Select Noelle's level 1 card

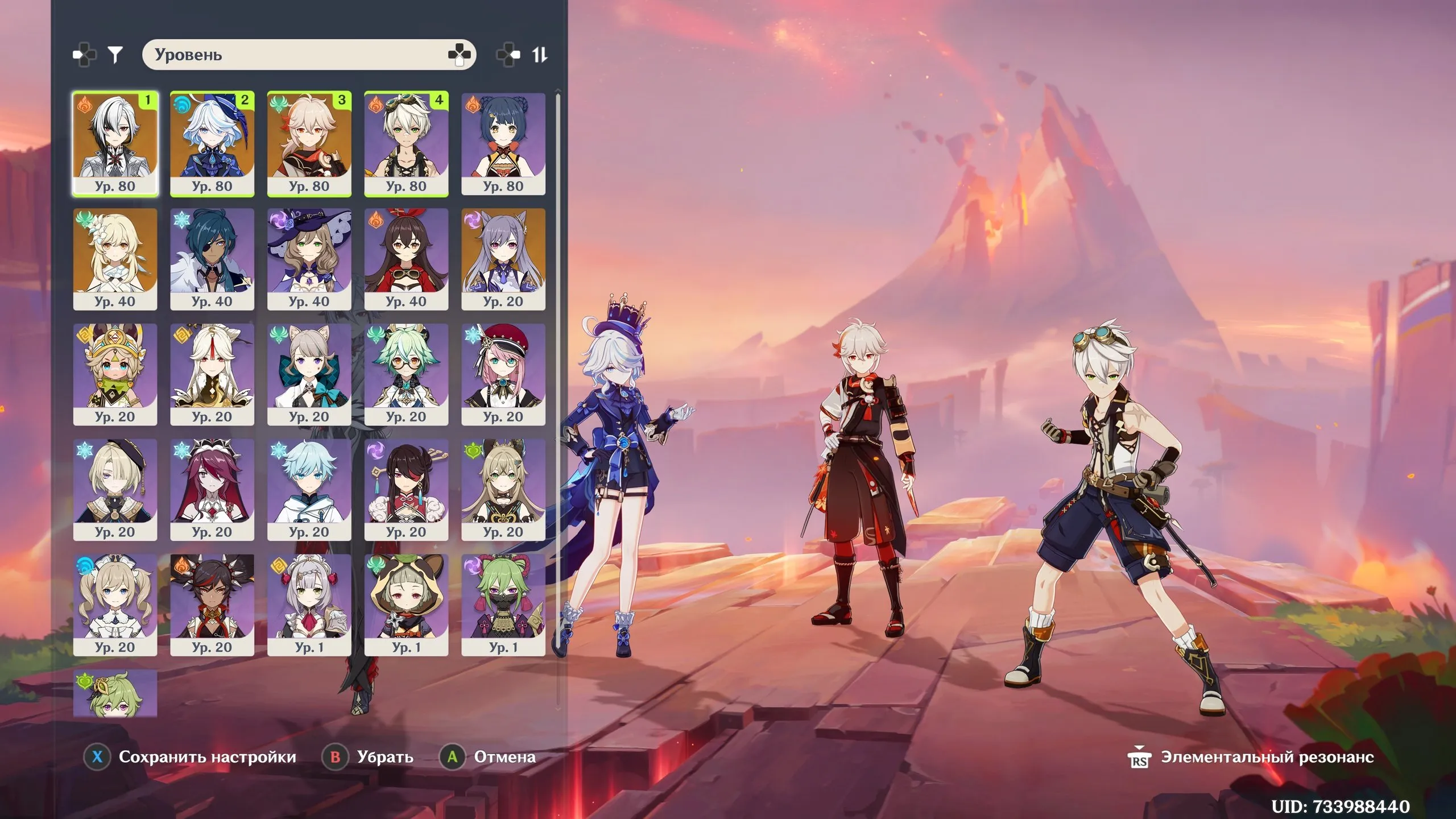pos(309,605)
